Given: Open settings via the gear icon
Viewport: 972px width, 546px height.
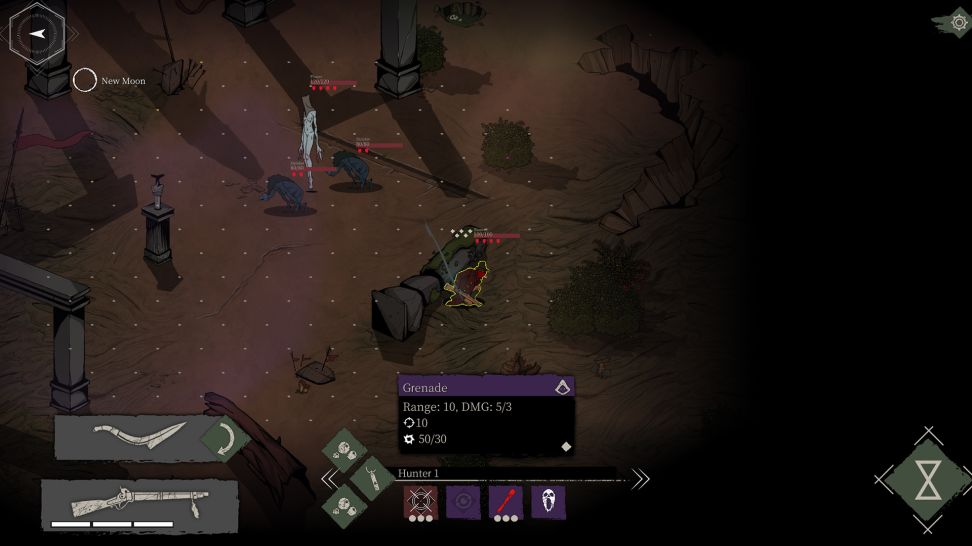Looking at the screenshot, I should 957,22.
